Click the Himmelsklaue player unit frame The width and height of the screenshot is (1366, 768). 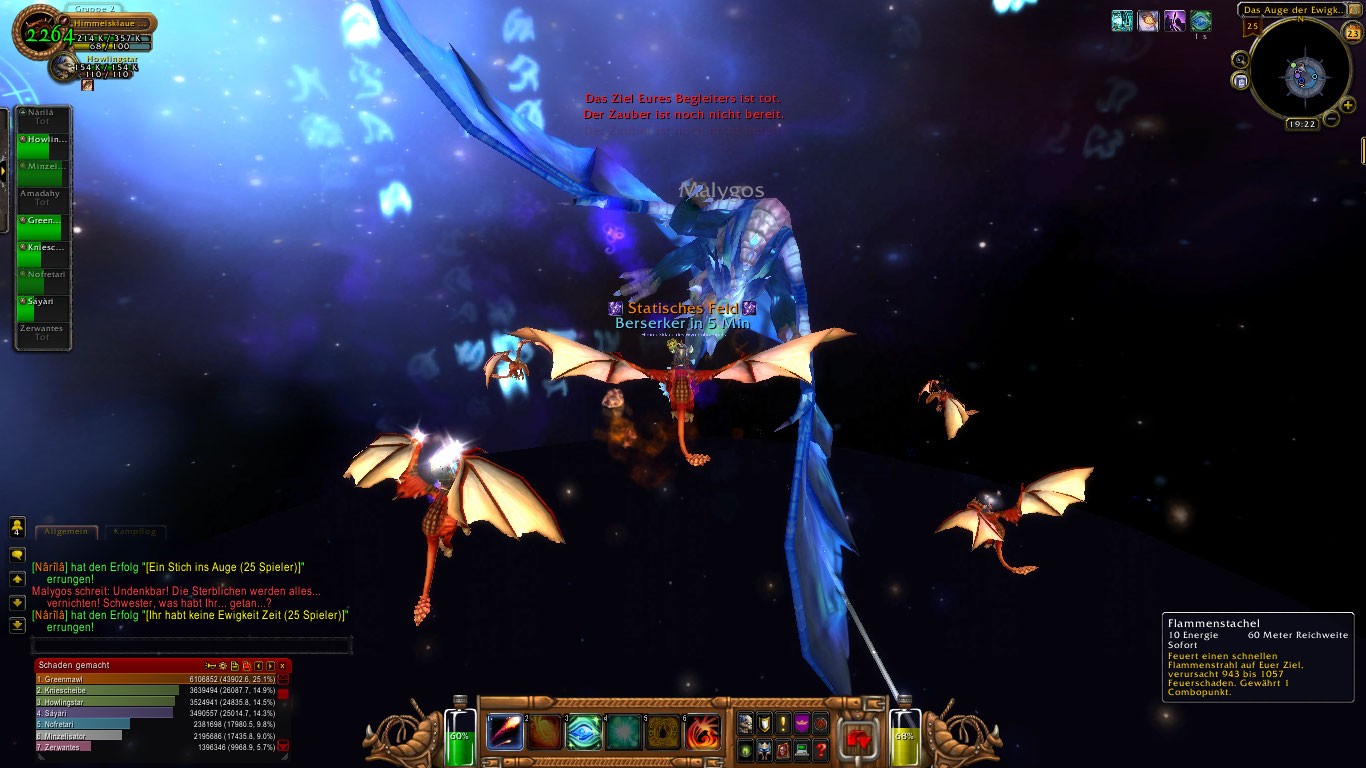(110, 23)
